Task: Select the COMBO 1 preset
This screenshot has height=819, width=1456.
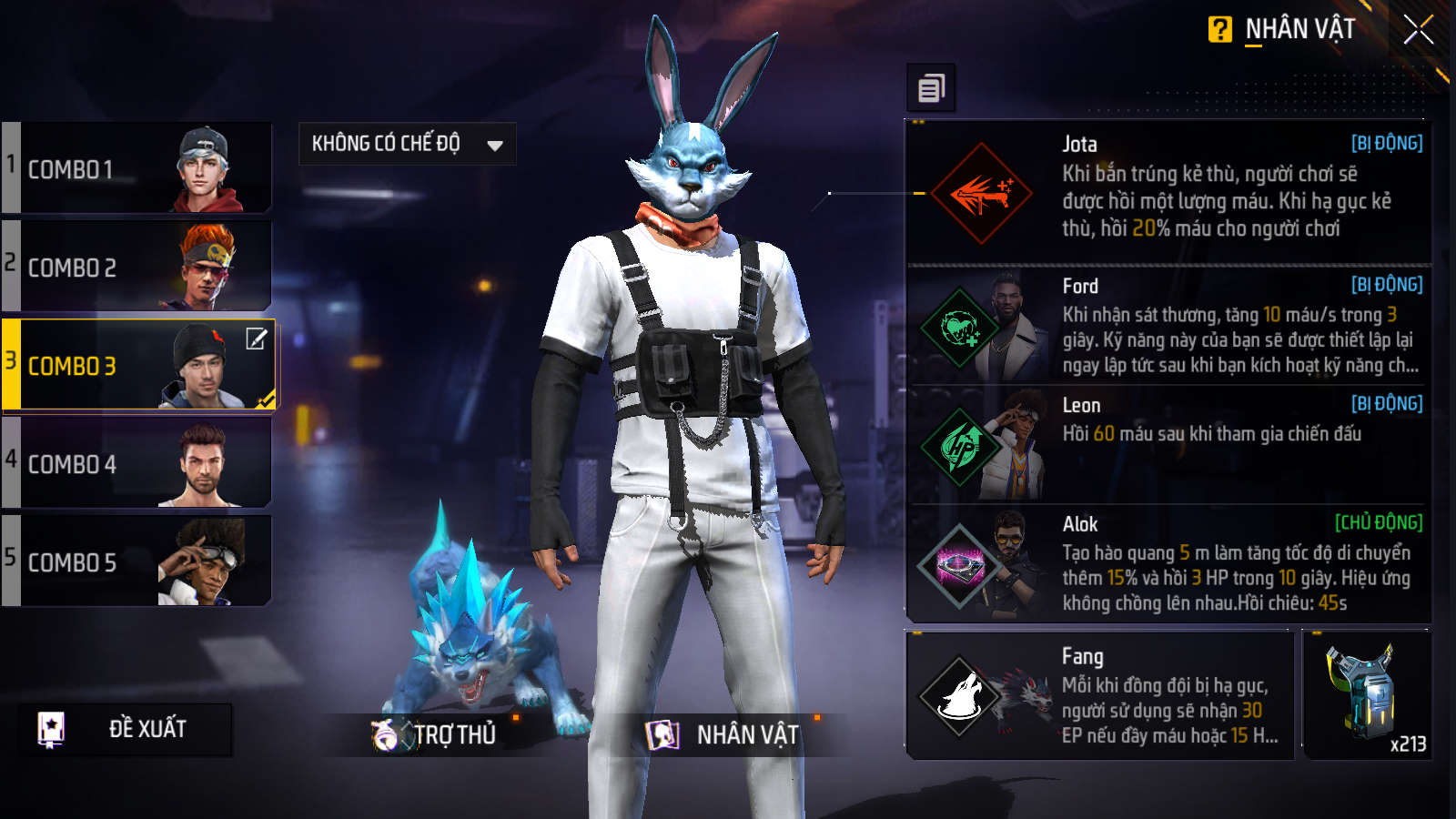Action: [138, 169]
